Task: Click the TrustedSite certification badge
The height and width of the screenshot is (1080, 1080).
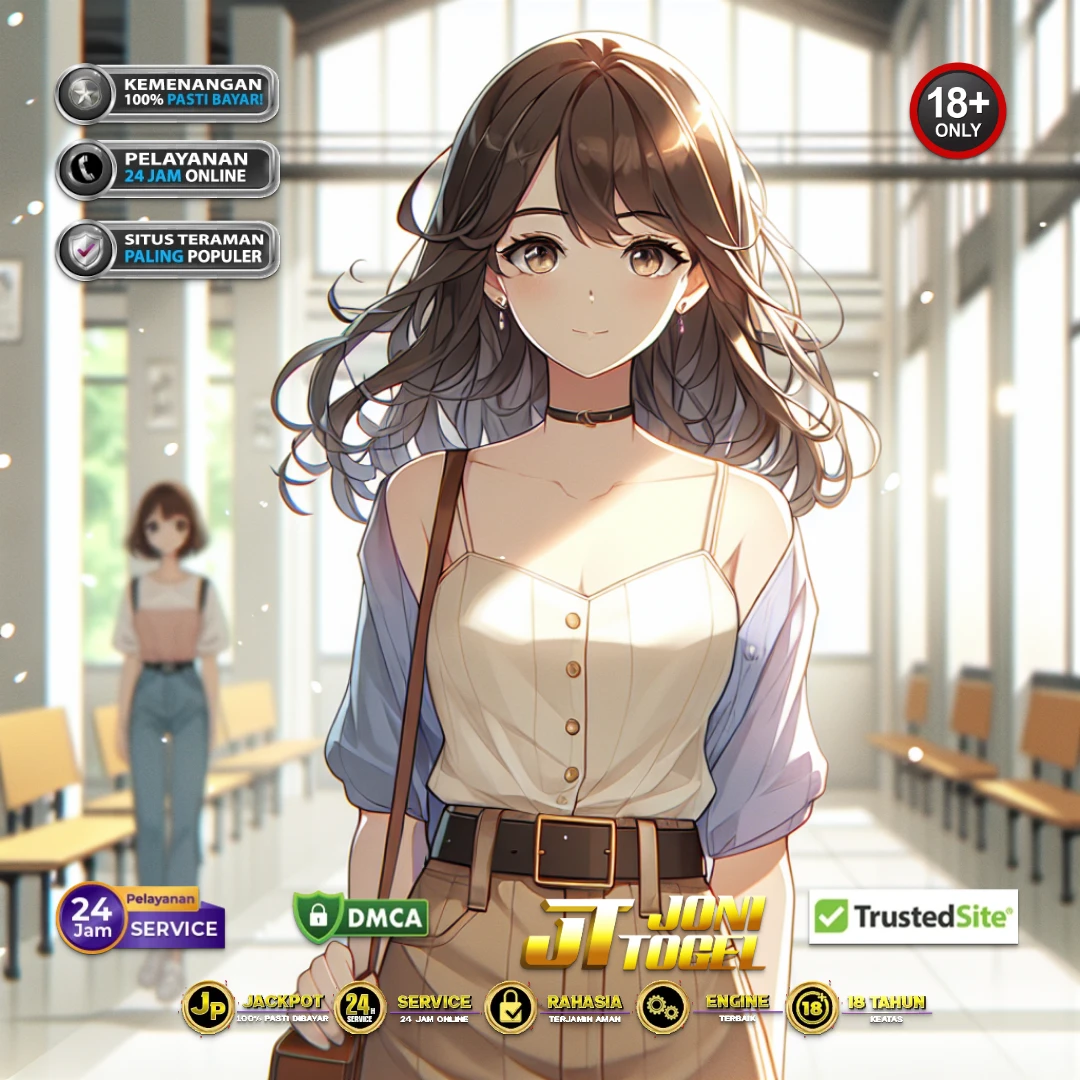Action: tap(913, 916)
